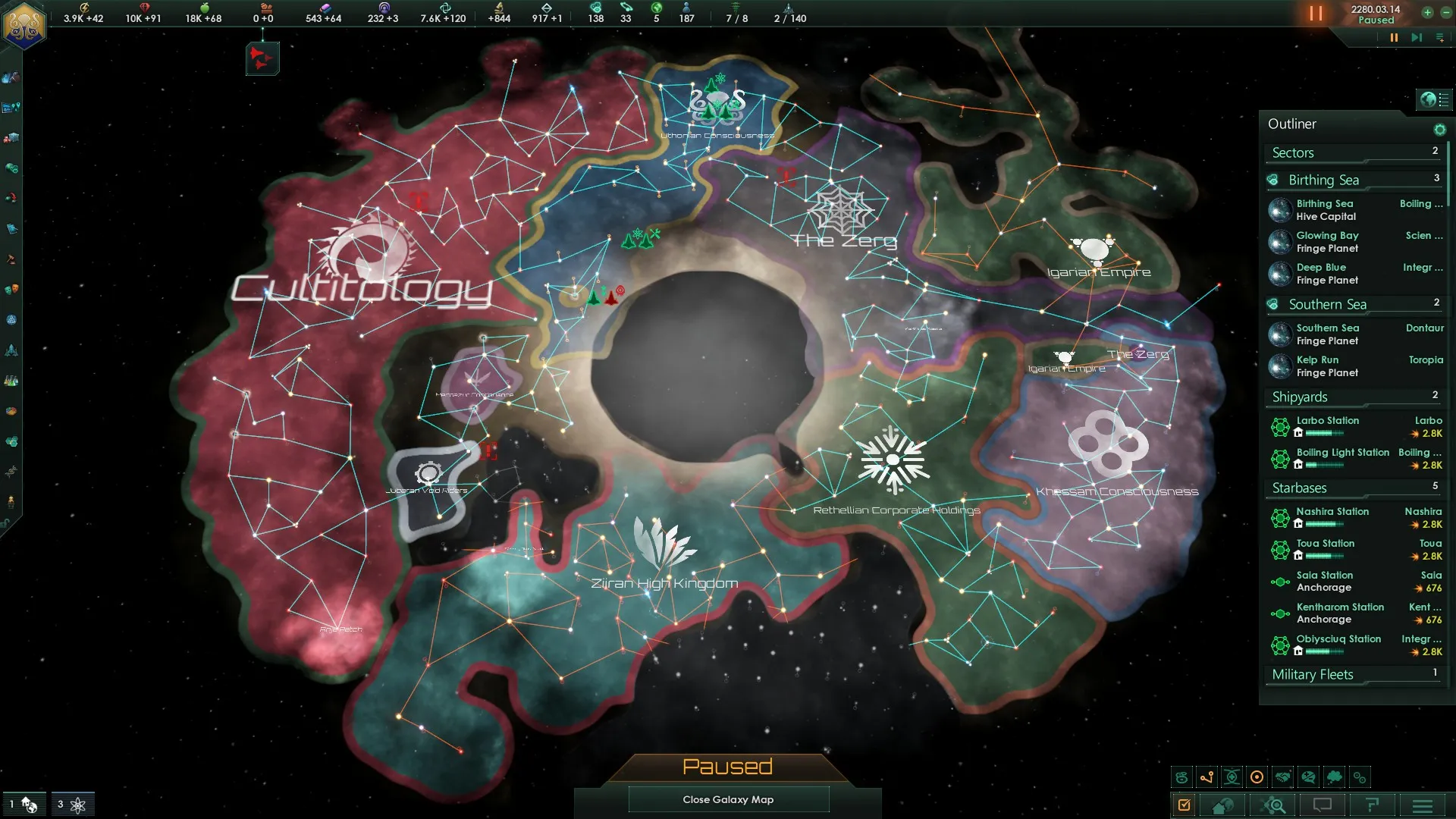Viewport: 1456px width, 819px height.
Task: Toggle the diplomatic opinion map mode
Action: click(1309, 777)
